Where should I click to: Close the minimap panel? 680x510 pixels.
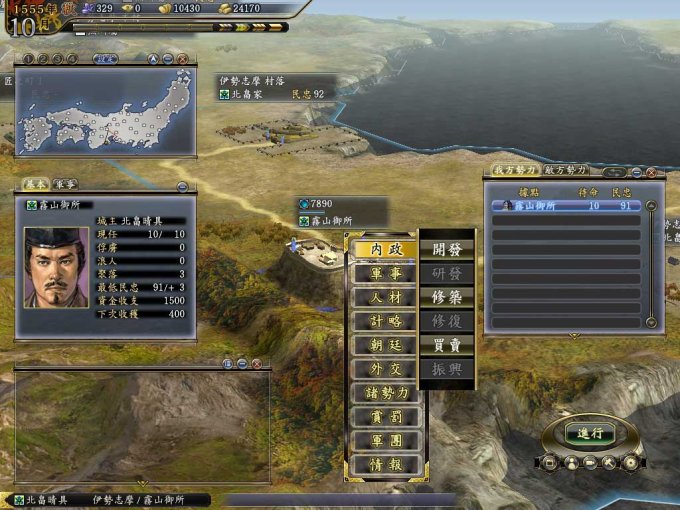(183, 59)
